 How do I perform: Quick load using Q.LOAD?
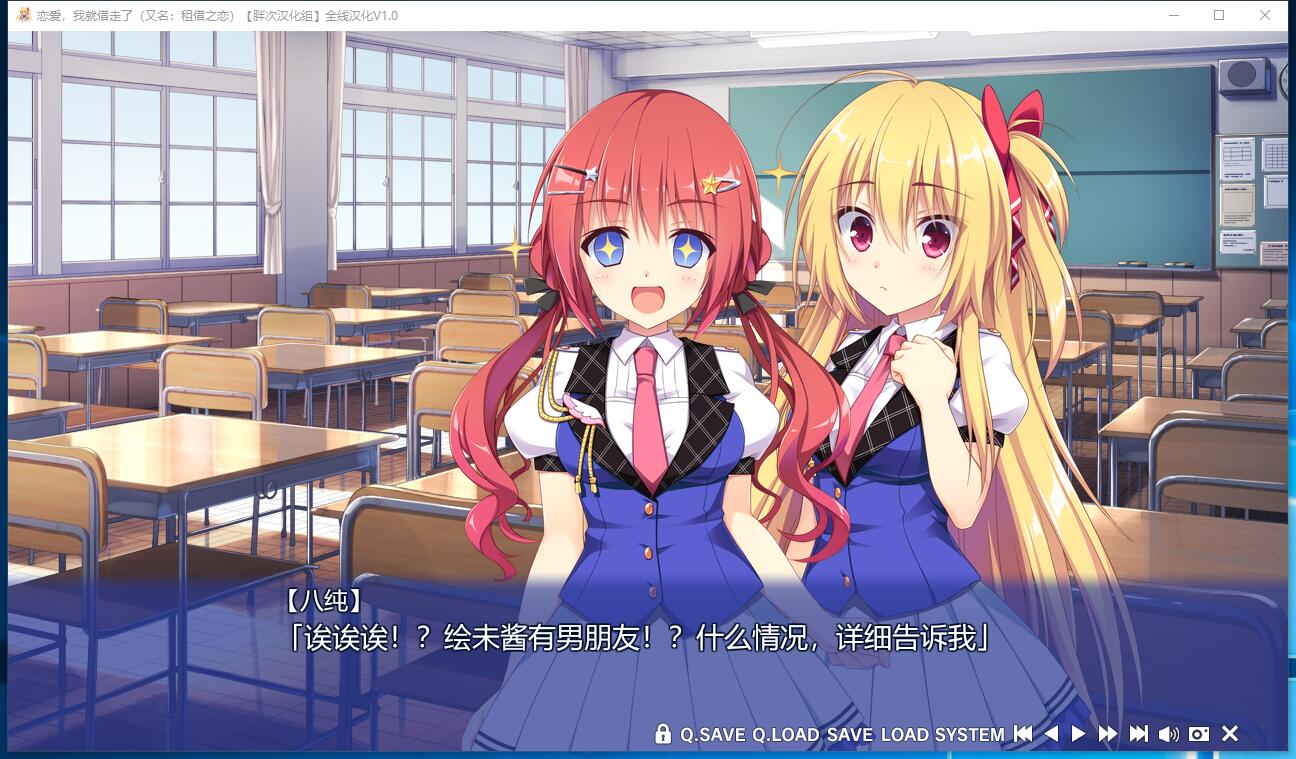coord(786,735)
